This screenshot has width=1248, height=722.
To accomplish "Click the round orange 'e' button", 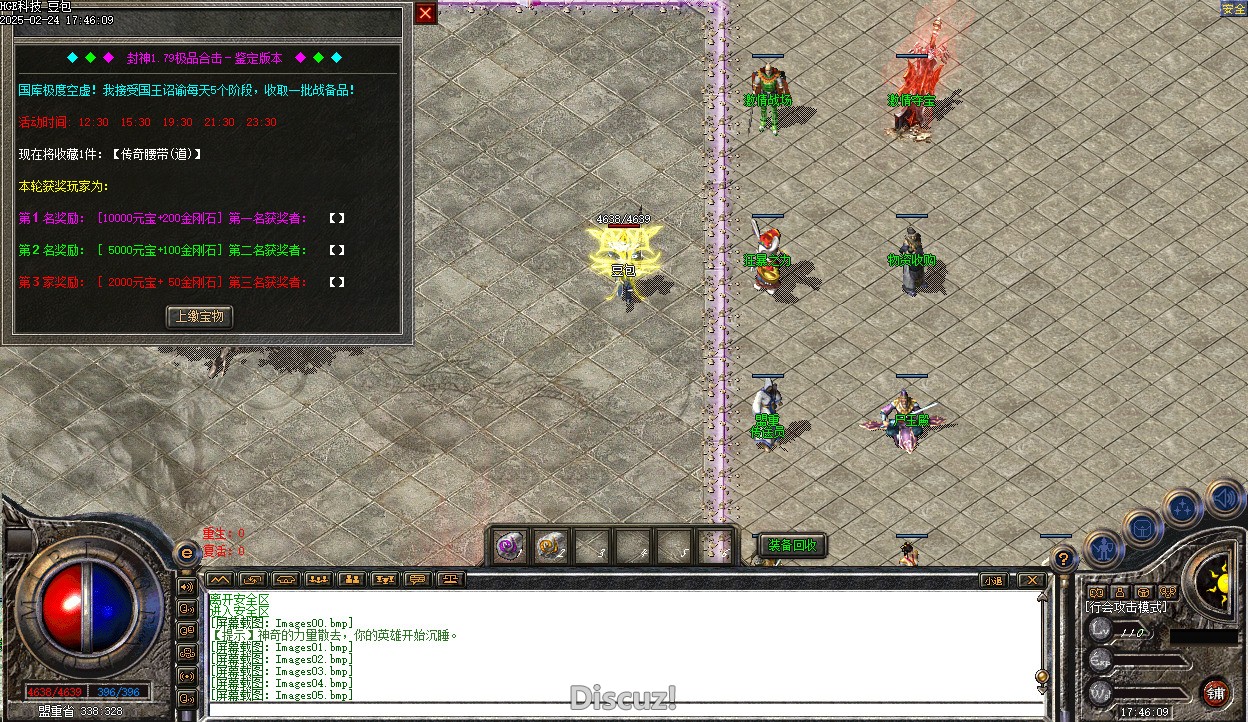I will pyautogui.click(x=185, y=553).
